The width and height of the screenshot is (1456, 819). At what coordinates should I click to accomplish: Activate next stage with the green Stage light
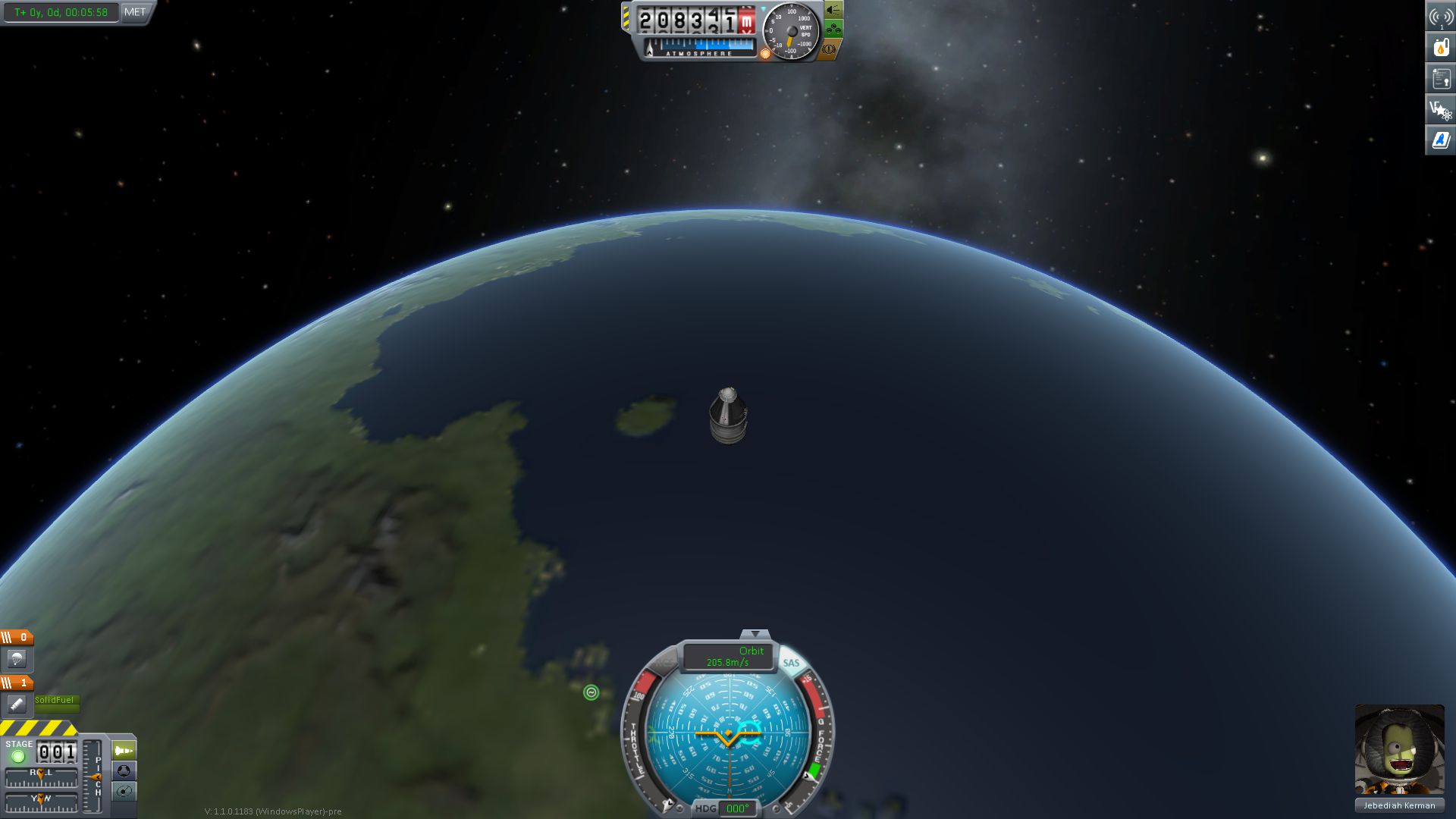click(18, 756)
